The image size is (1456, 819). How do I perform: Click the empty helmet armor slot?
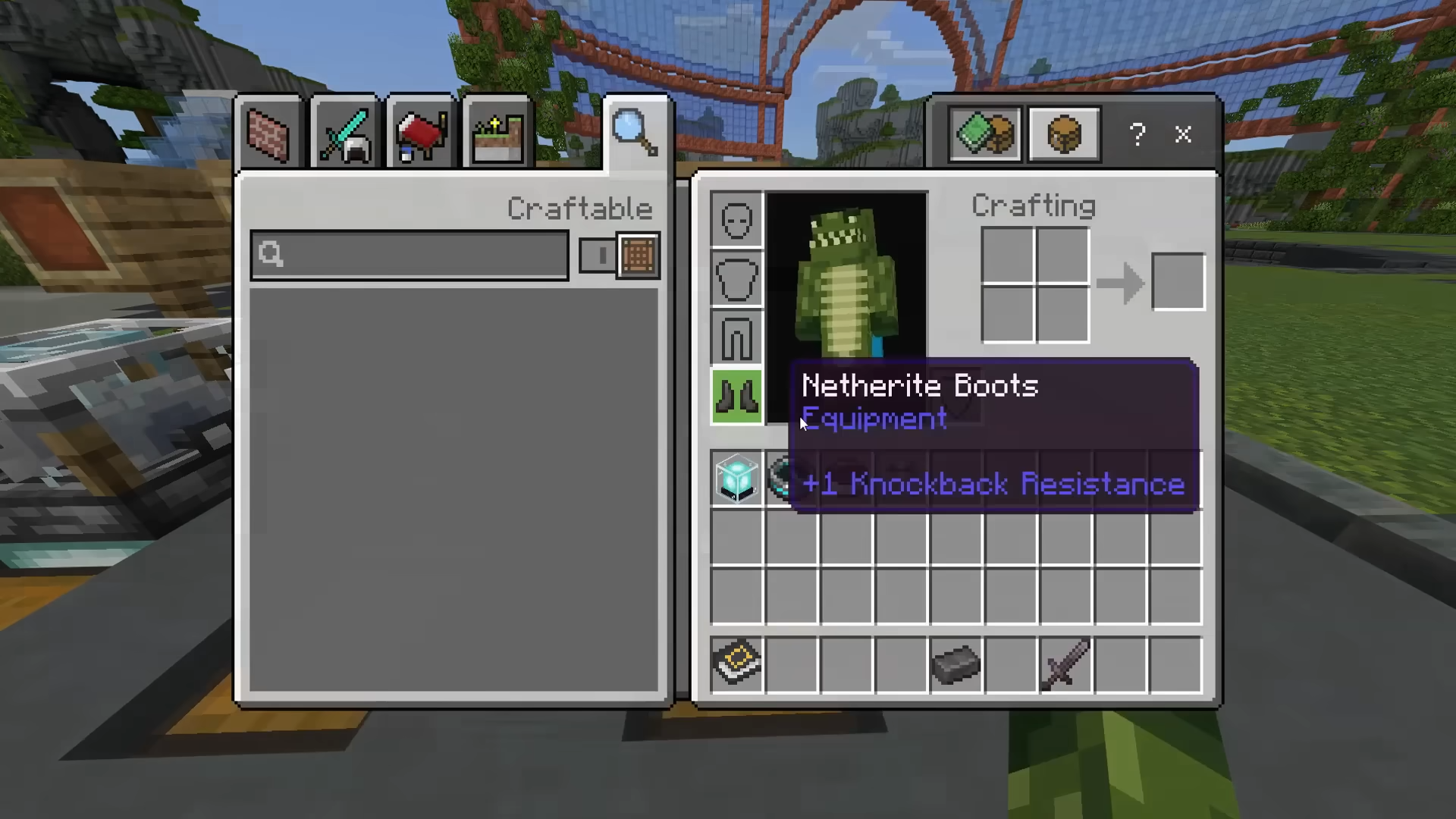pos(736,220)
